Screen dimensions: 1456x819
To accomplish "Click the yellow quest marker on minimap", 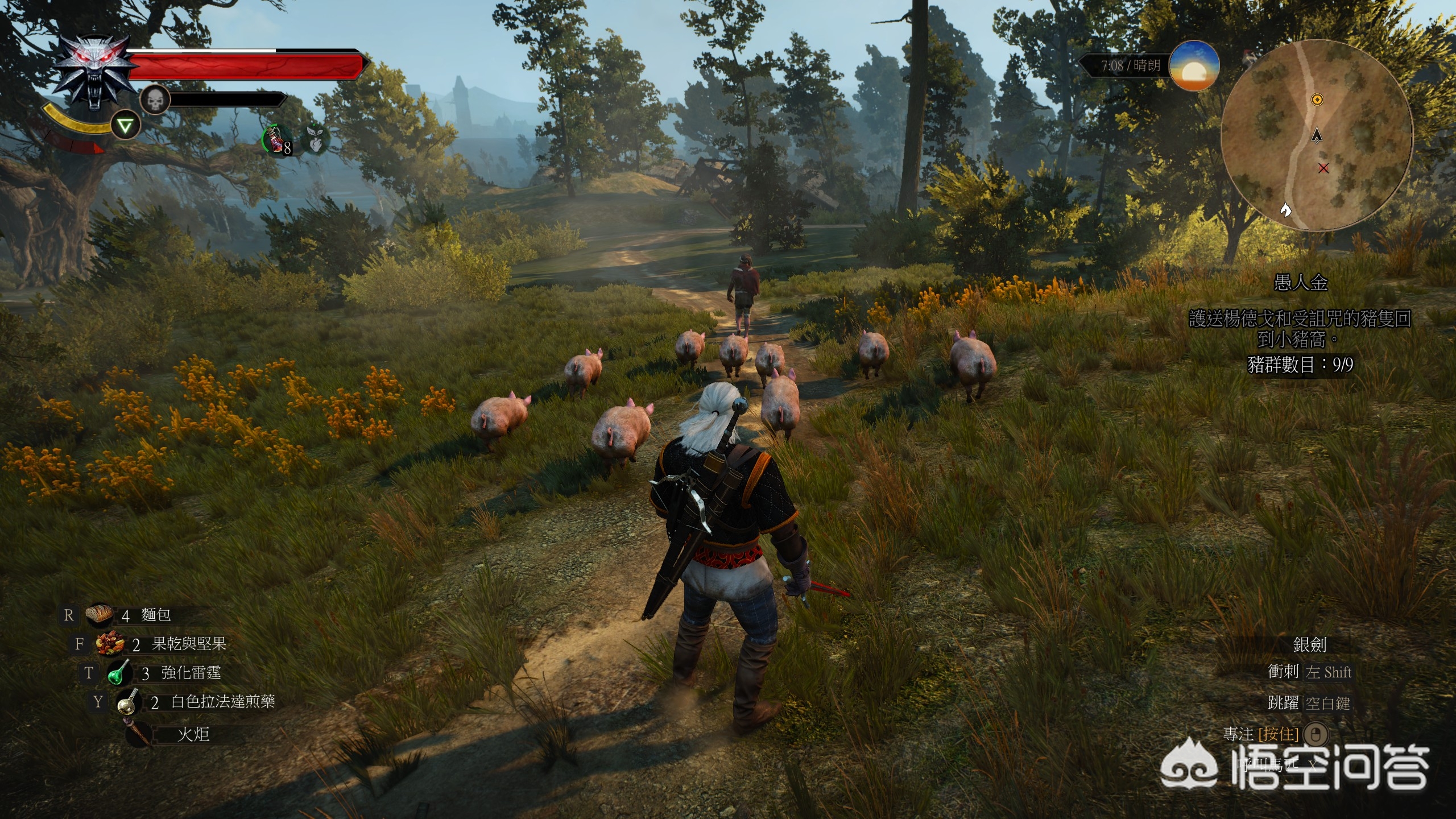I will 1317,100.
